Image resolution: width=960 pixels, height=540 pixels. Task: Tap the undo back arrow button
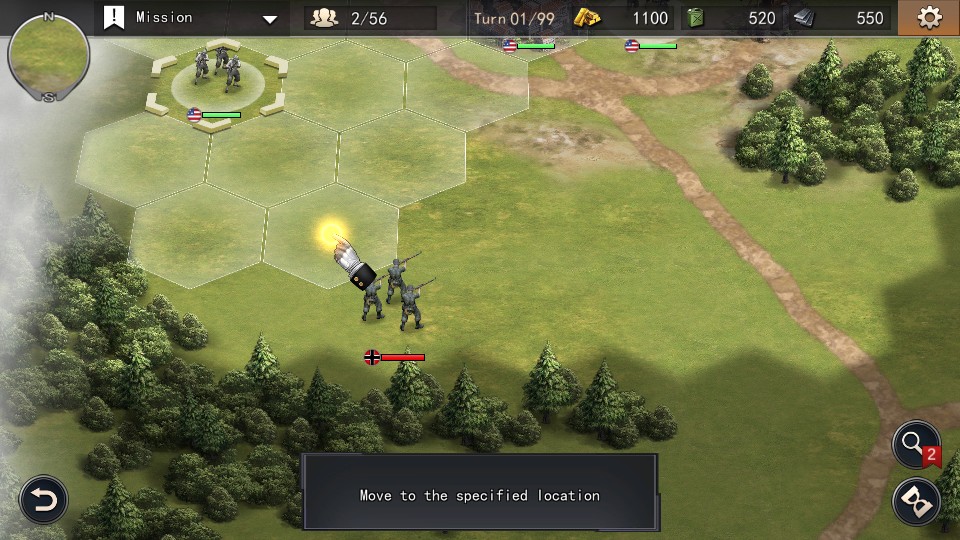(x=44, y=499)
